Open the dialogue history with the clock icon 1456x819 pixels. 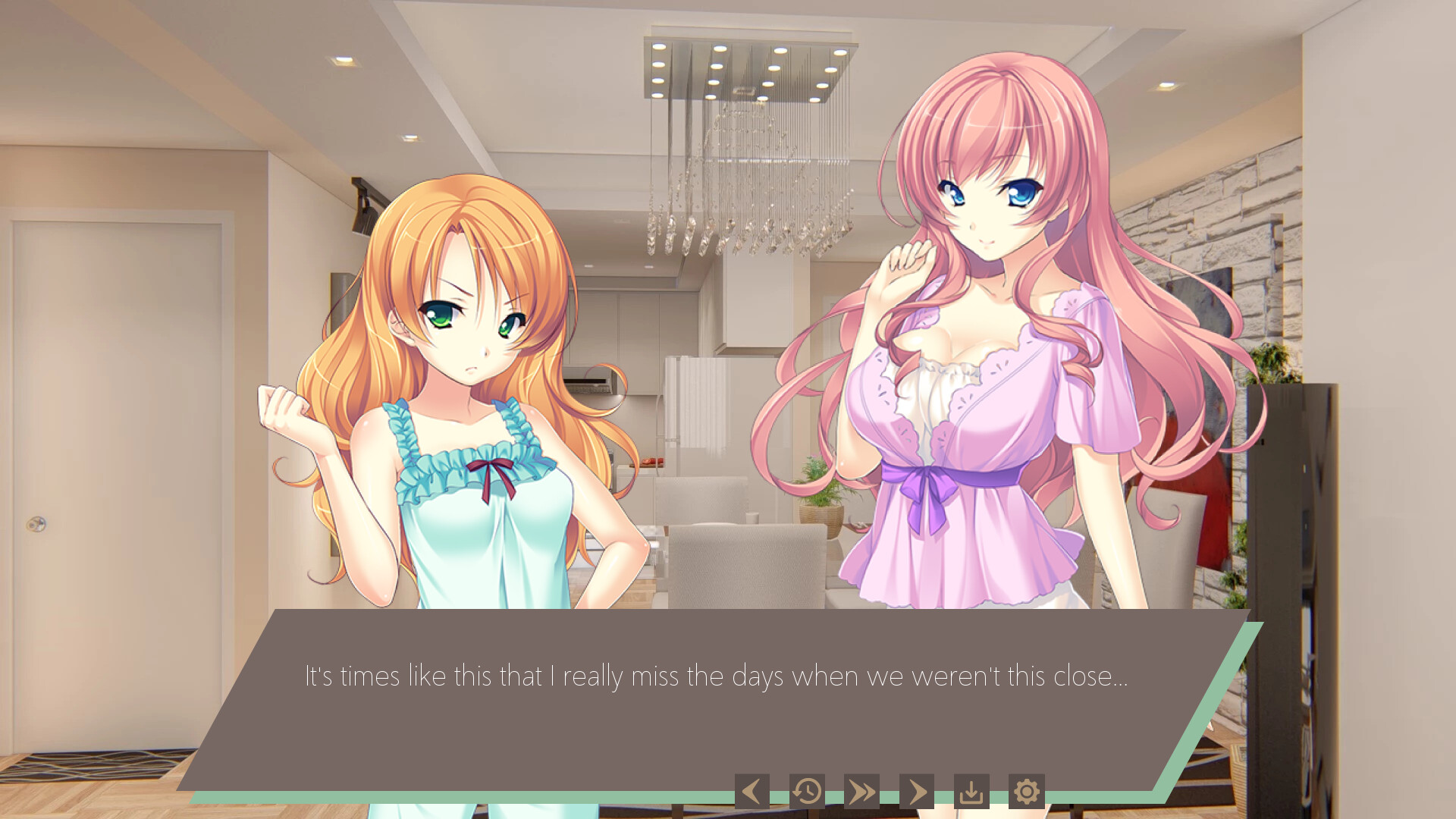tap(807, 791)
